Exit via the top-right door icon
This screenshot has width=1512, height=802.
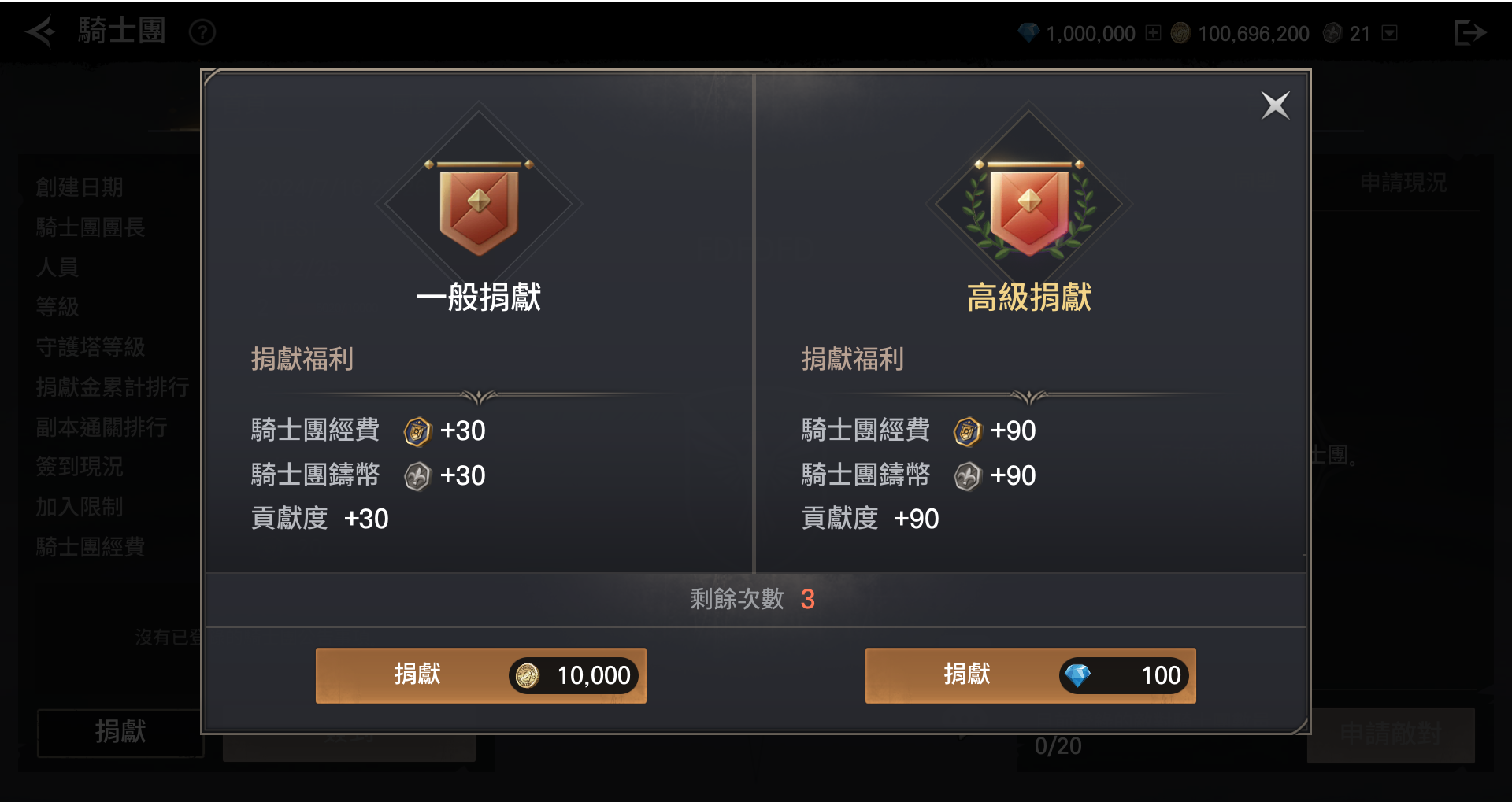tap(1469, 32)
